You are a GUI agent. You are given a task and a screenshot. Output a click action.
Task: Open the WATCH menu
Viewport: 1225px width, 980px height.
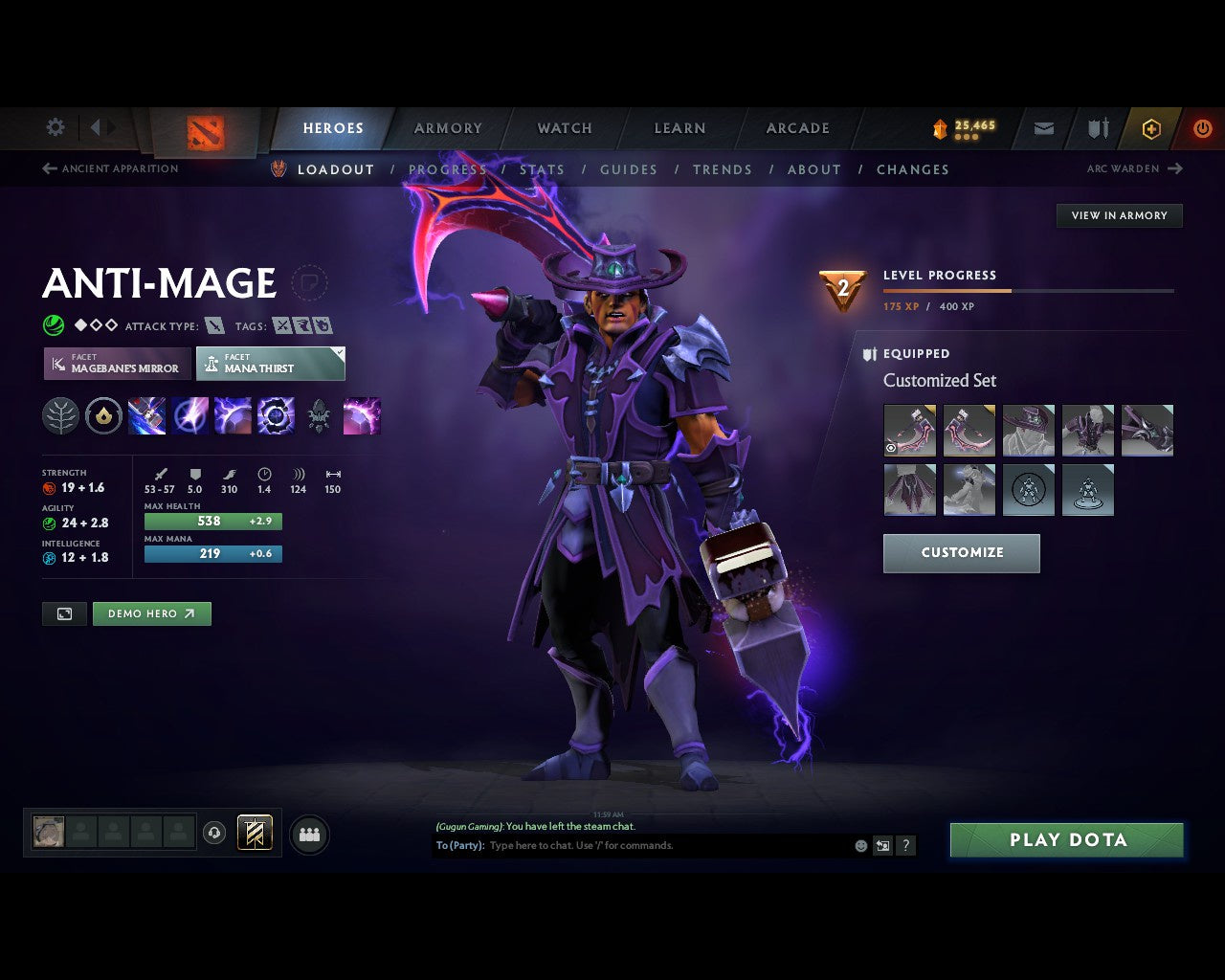pyautogui.click(x=564, y=128)
